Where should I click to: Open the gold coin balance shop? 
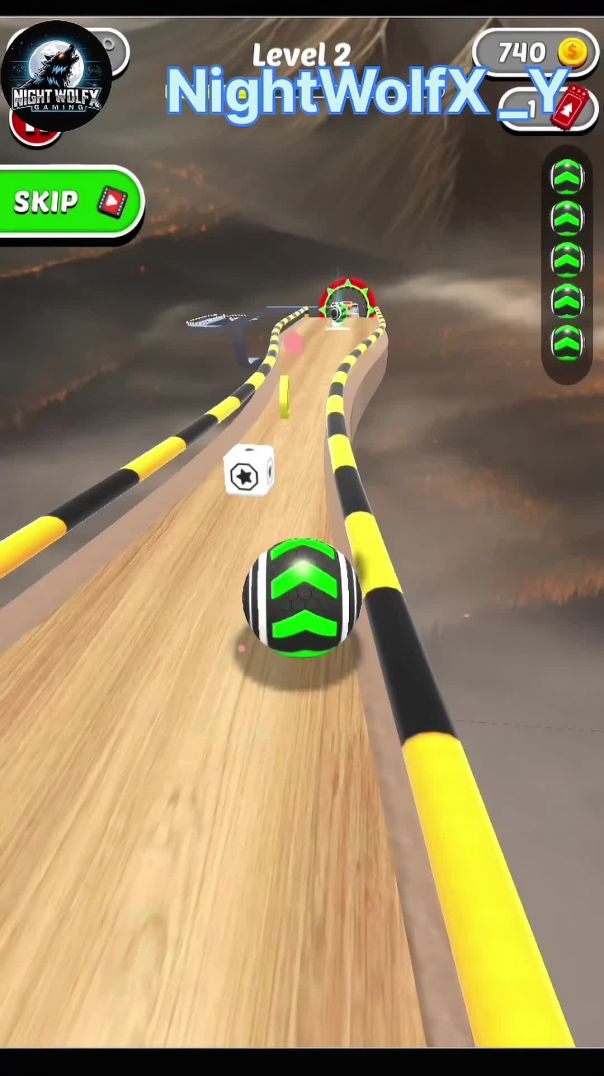pyautogui.click(x=534, y=52)
